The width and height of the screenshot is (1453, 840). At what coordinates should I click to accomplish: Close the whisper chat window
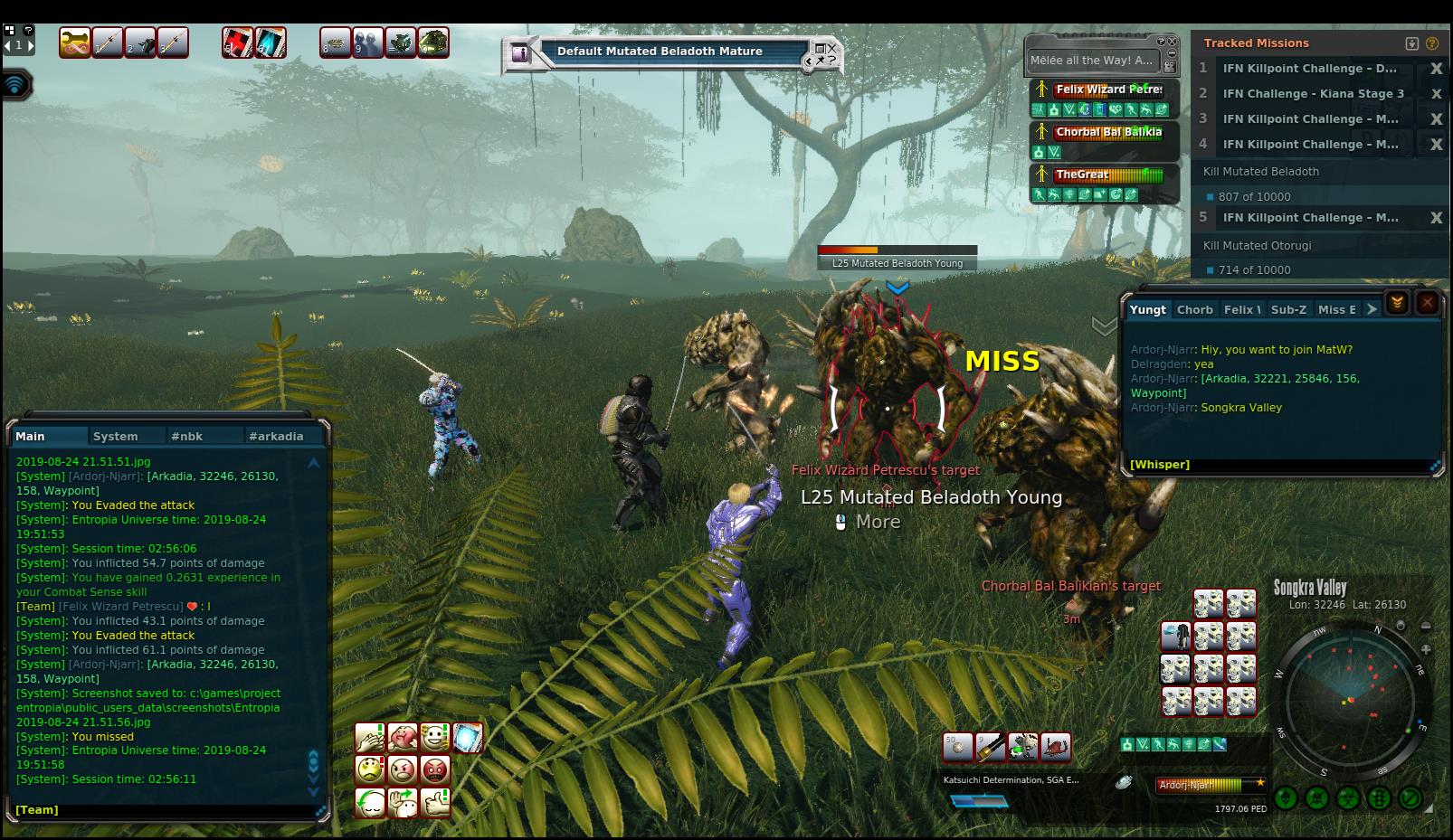[1427, 303]
